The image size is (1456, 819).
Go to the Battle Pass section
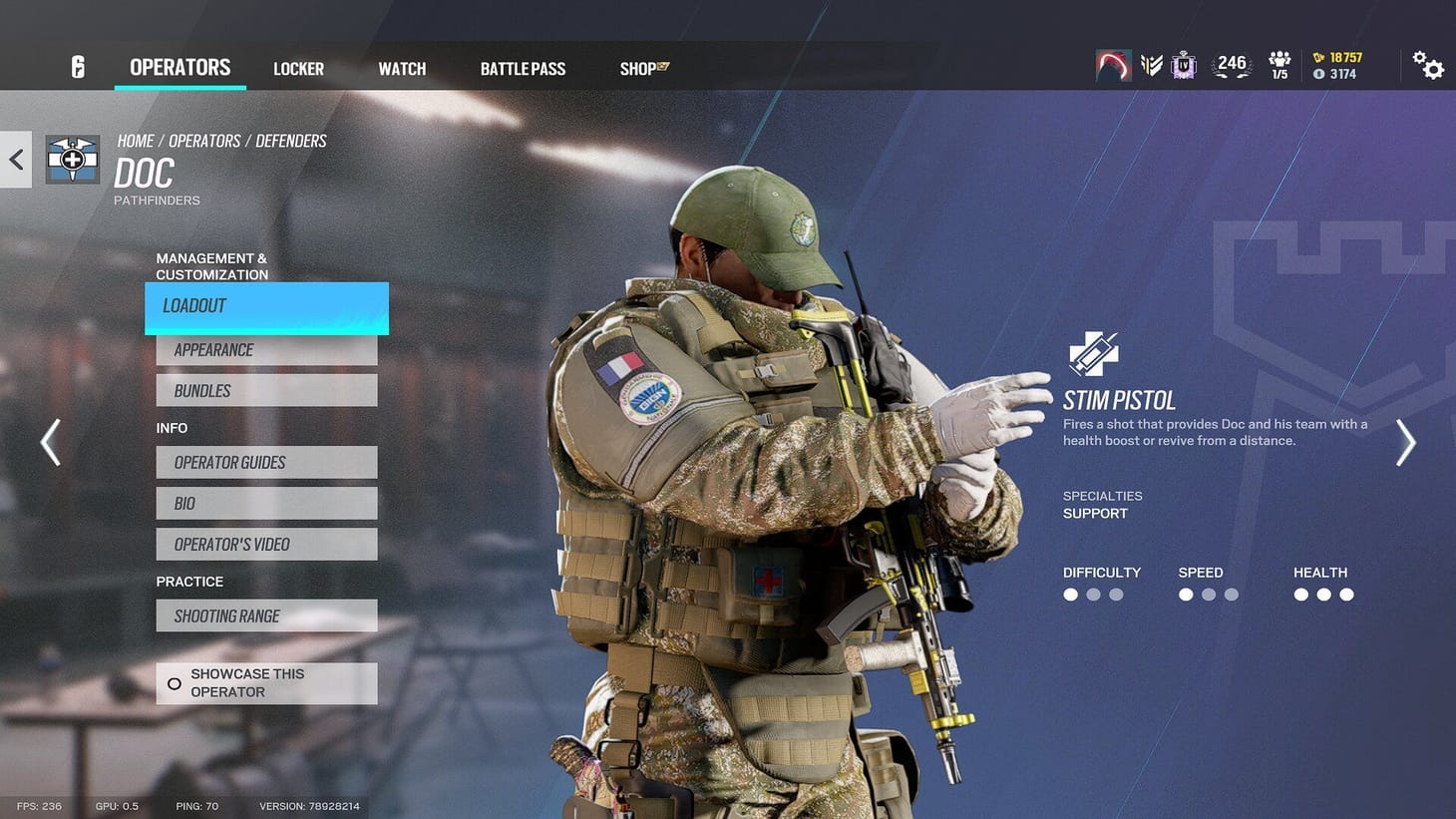523,68
